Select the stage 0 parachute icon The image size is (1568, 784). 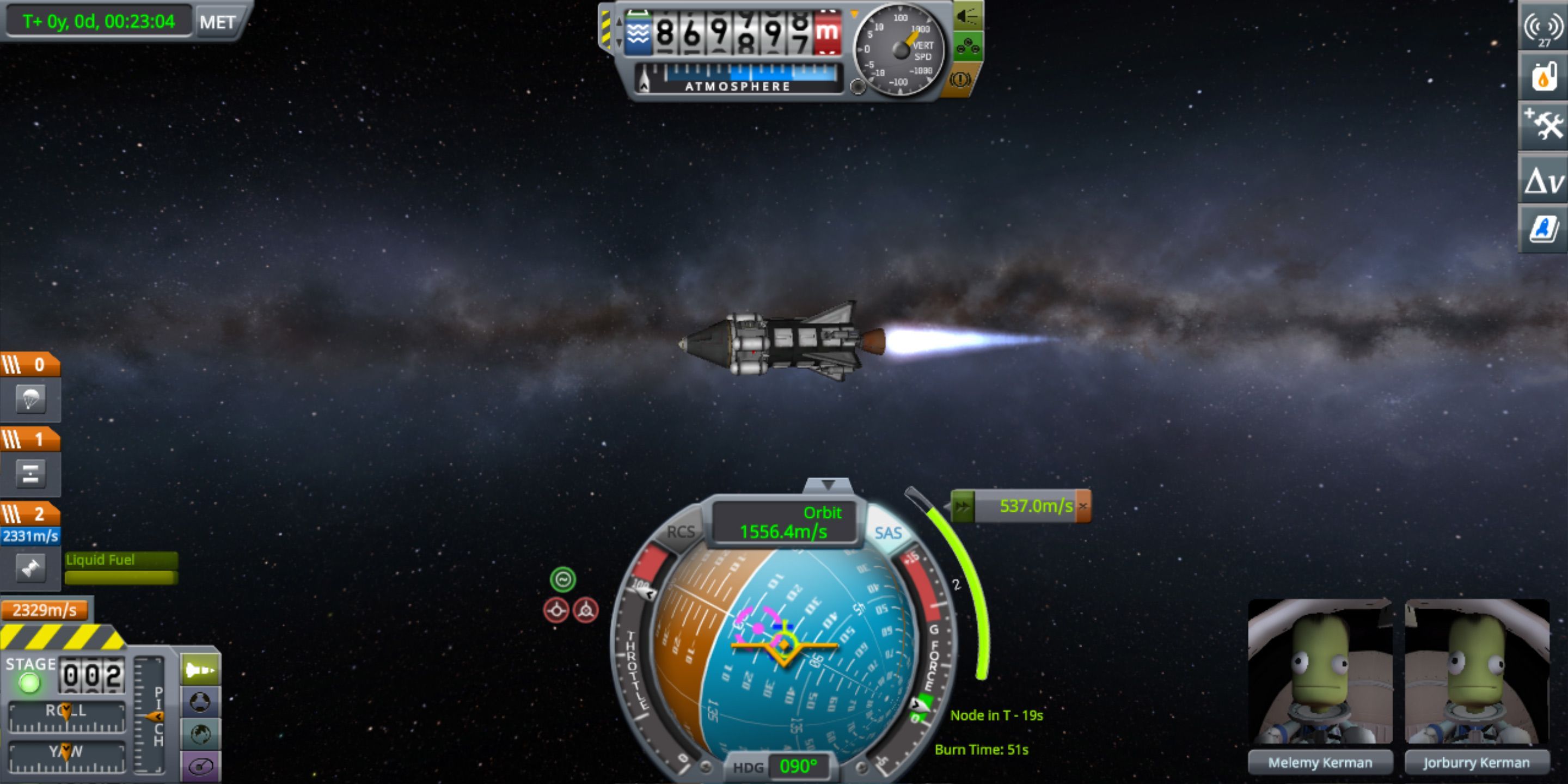pos(30,399)
